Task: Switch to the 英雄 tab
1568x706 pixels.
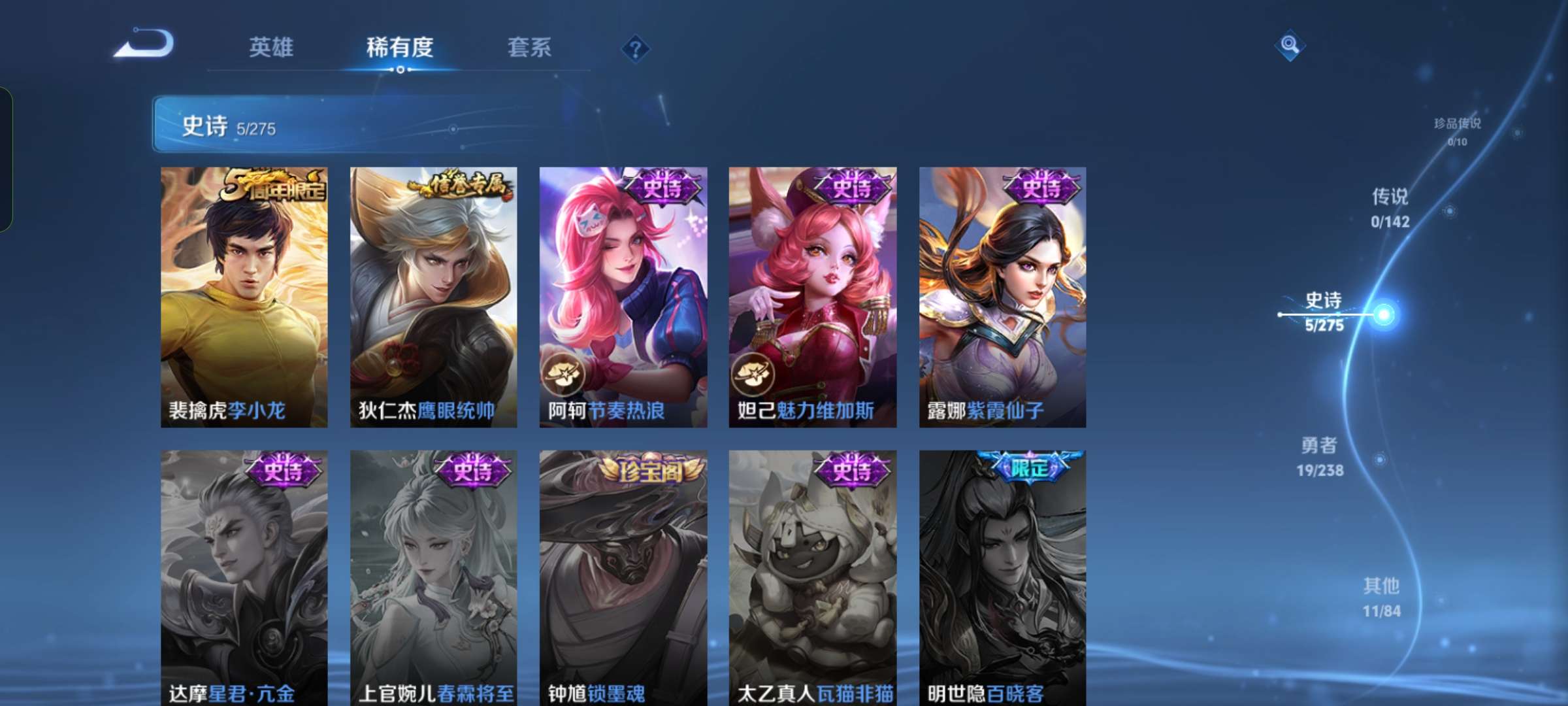Action: [x=272, y=47]
